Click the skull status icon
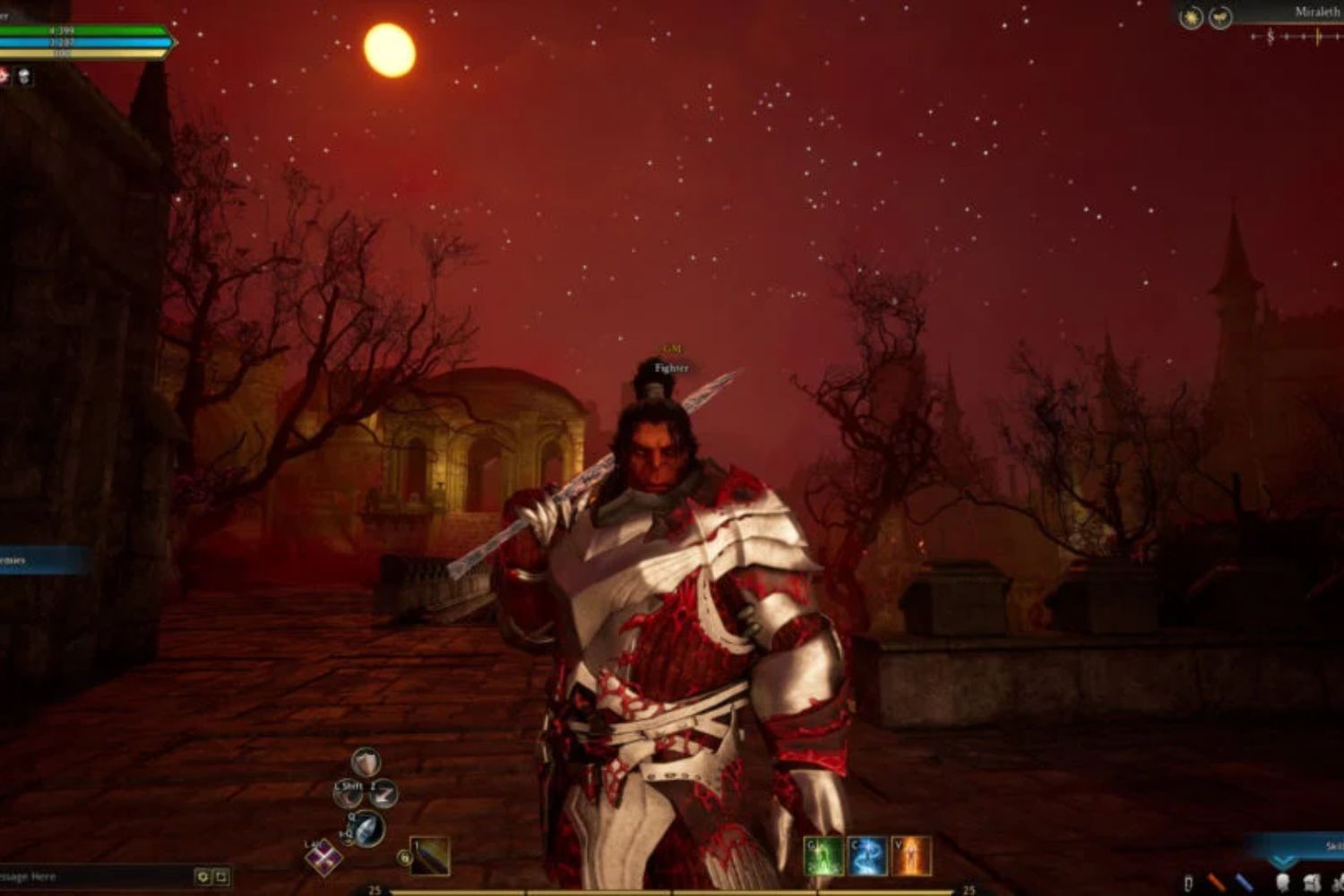The image size is (1344, 896). click(24, 76)
